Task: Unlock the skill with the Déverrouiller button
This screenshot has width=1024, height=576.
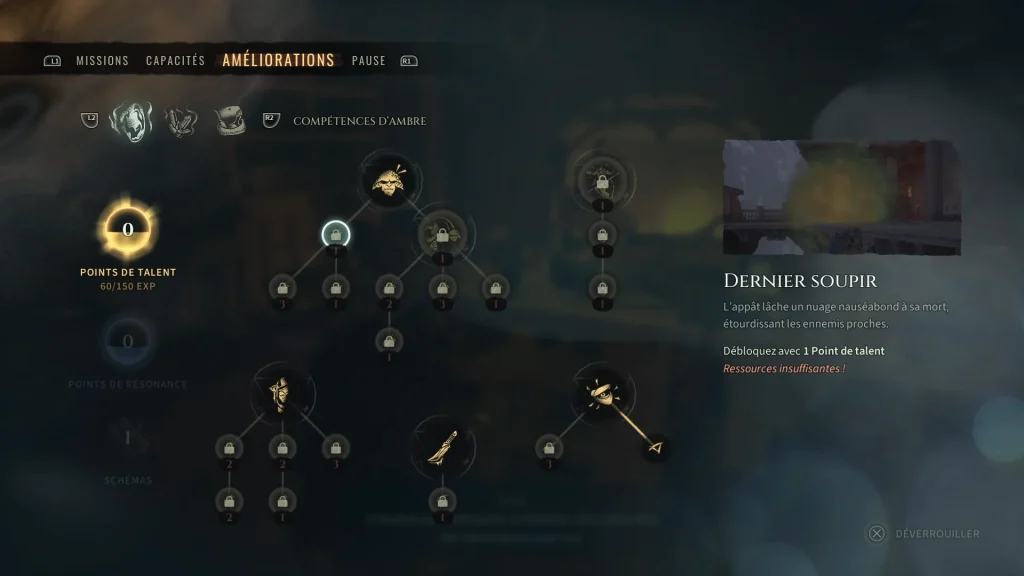Action: (925, 533)
